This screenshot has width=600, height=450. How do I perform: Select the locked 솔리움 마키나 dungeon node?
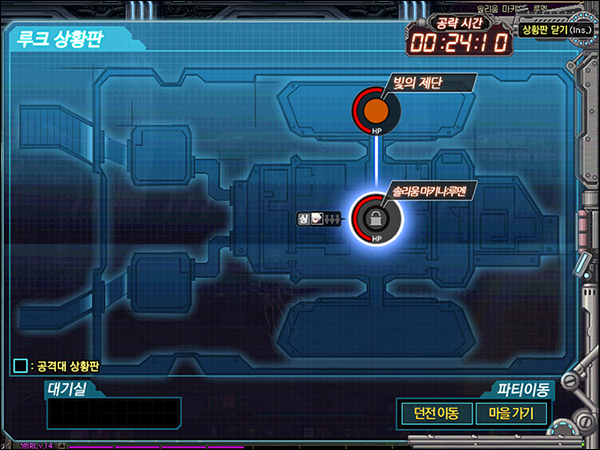pyautogui.click(x=376, y=217)
